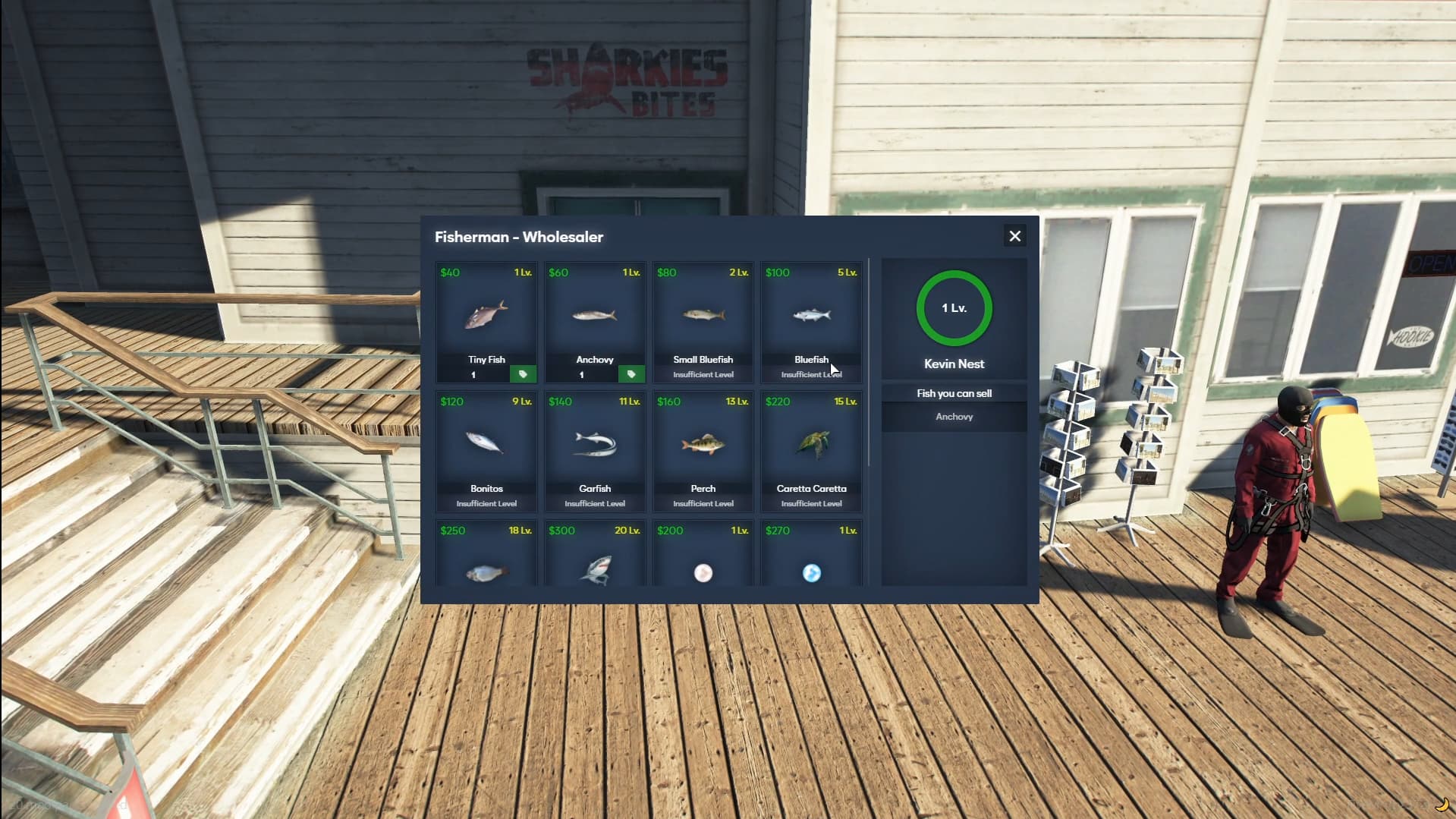Select the blue orb item priced $270
Viewport: 1456px width, 819px height.
pyautogui.click(x=811, y=575)
